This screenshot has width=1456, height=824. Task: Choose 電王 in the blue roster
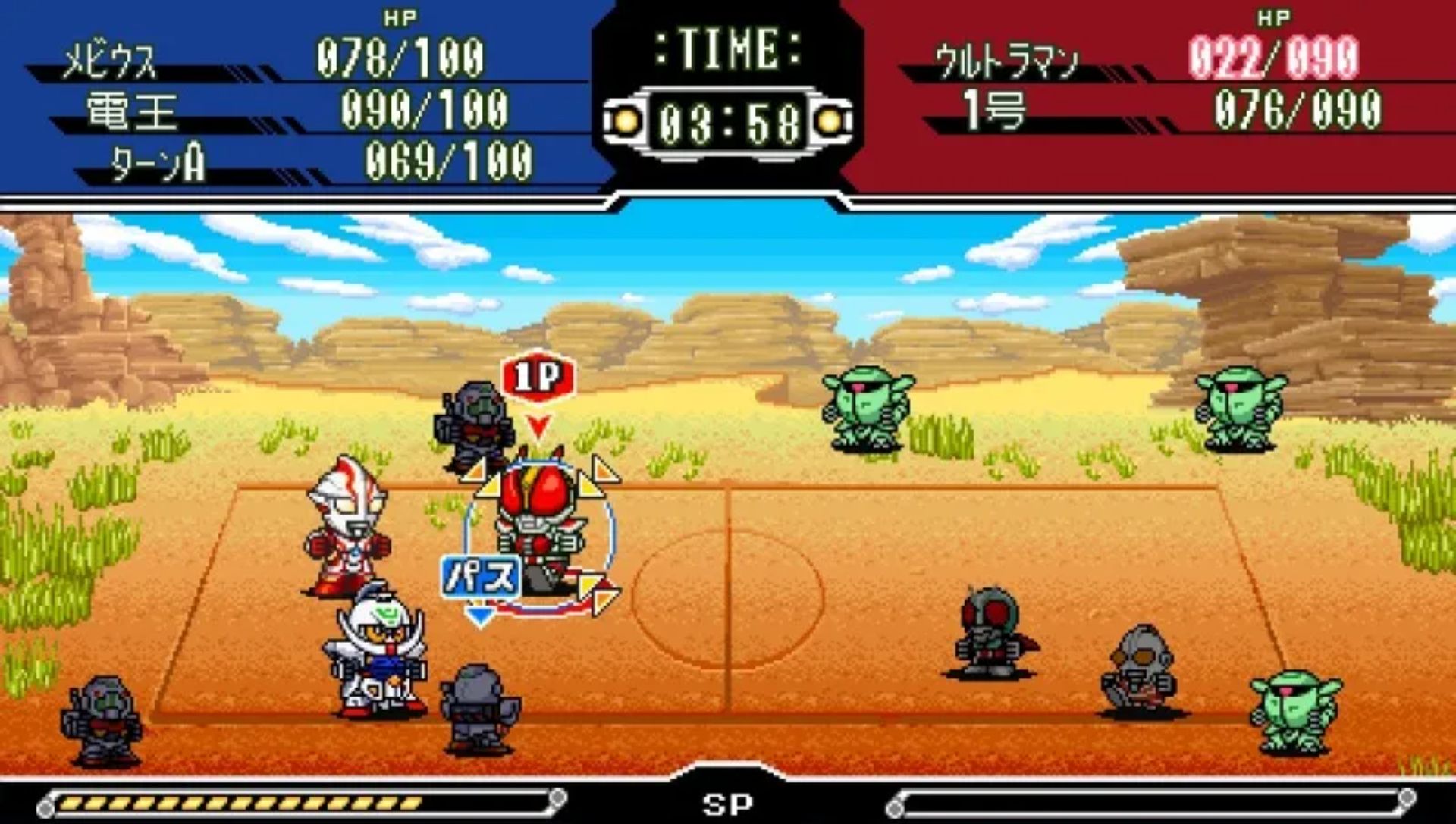pos(132,111)
